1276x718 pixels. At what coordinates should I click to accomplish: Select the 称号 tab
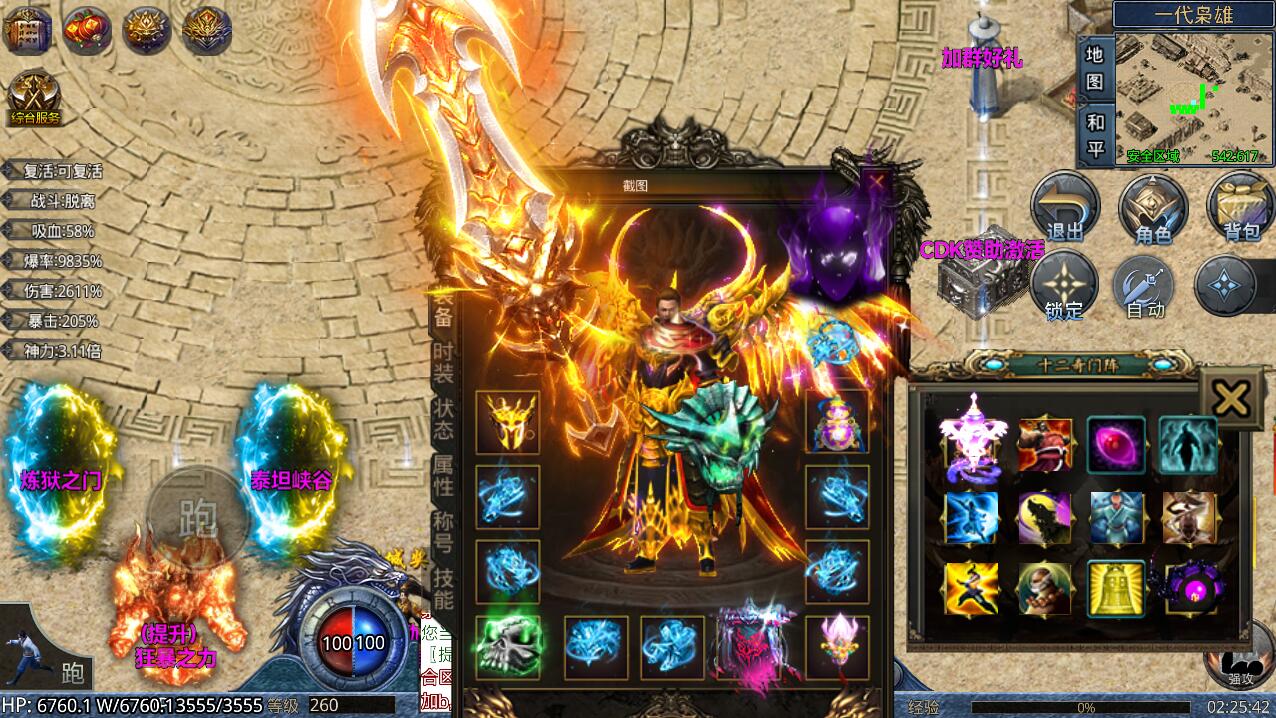[443, 533]
